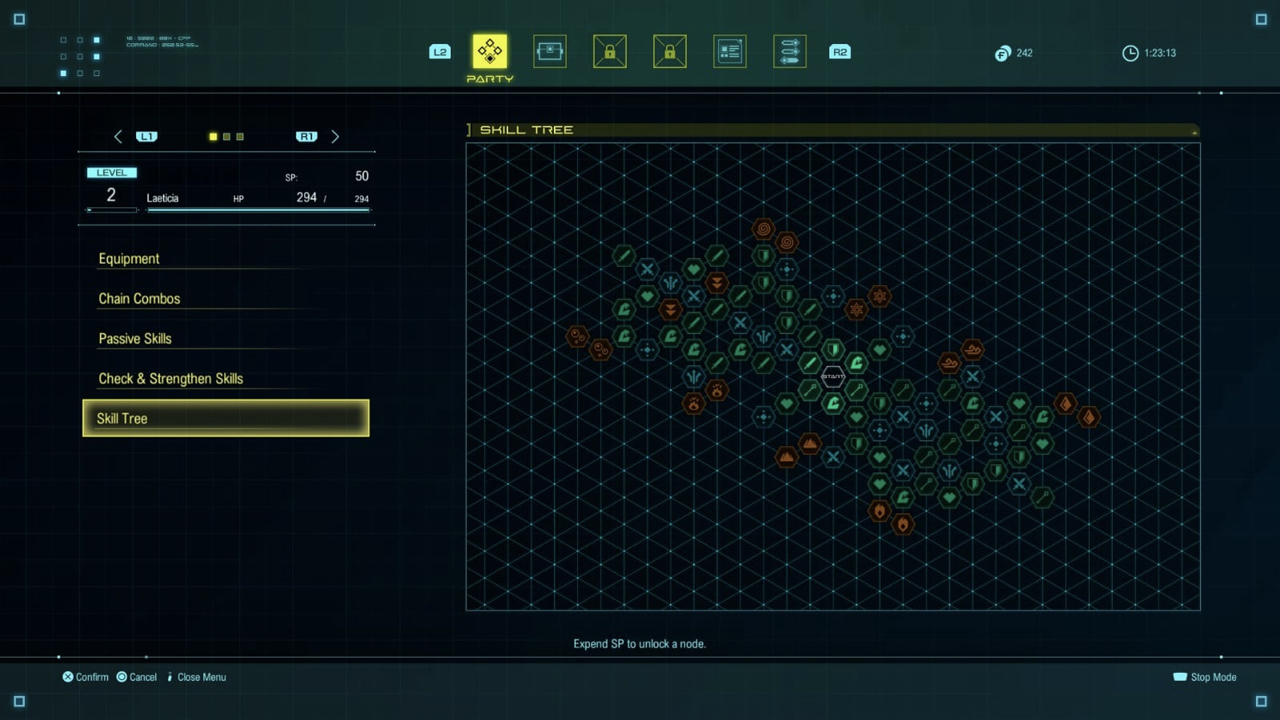Choose Check & Strengthen Skills
This screenshot has width=1280, height=720.
[171, 379]
